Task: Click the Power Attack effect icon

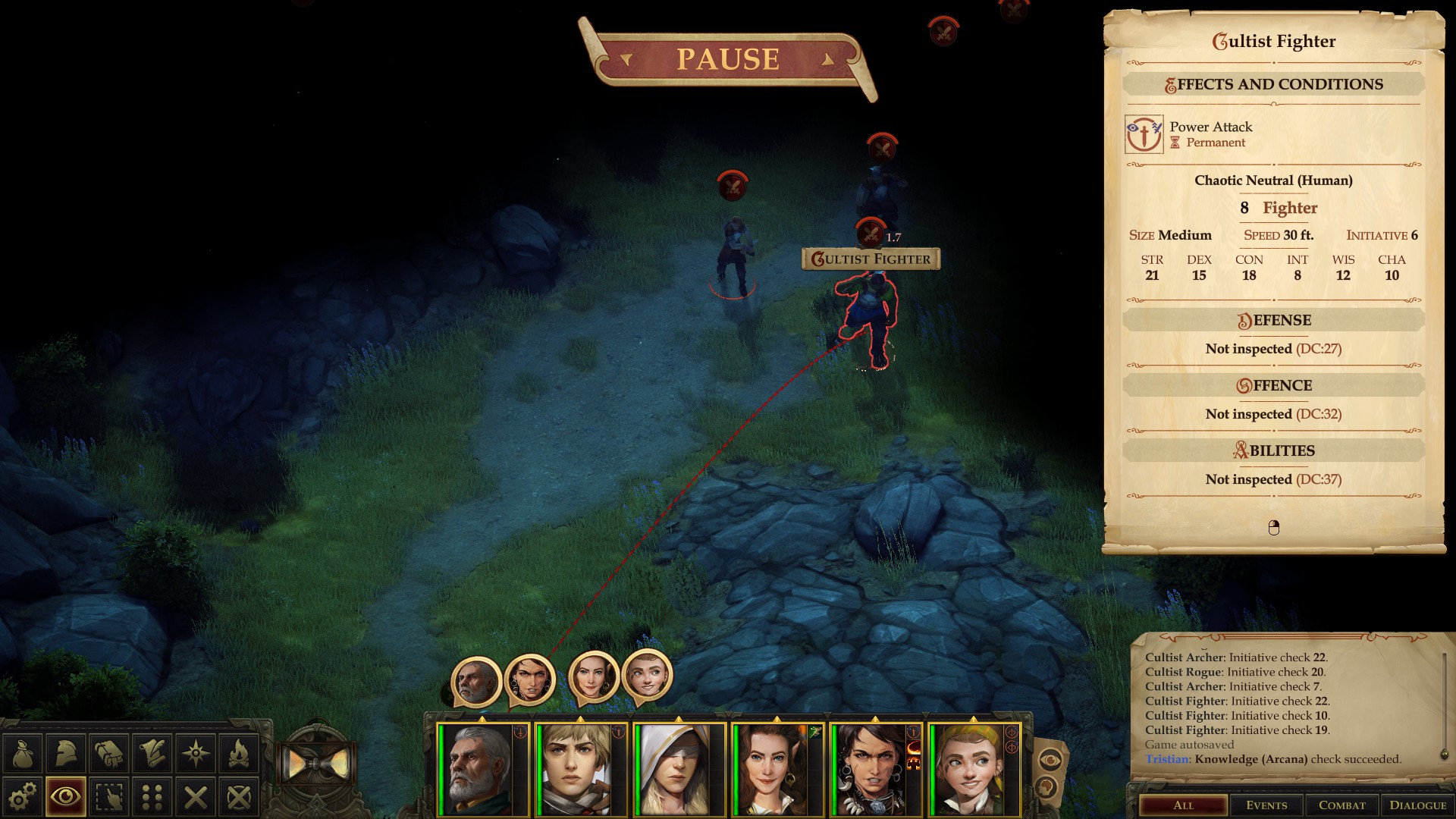Action: click(1144, 134)
